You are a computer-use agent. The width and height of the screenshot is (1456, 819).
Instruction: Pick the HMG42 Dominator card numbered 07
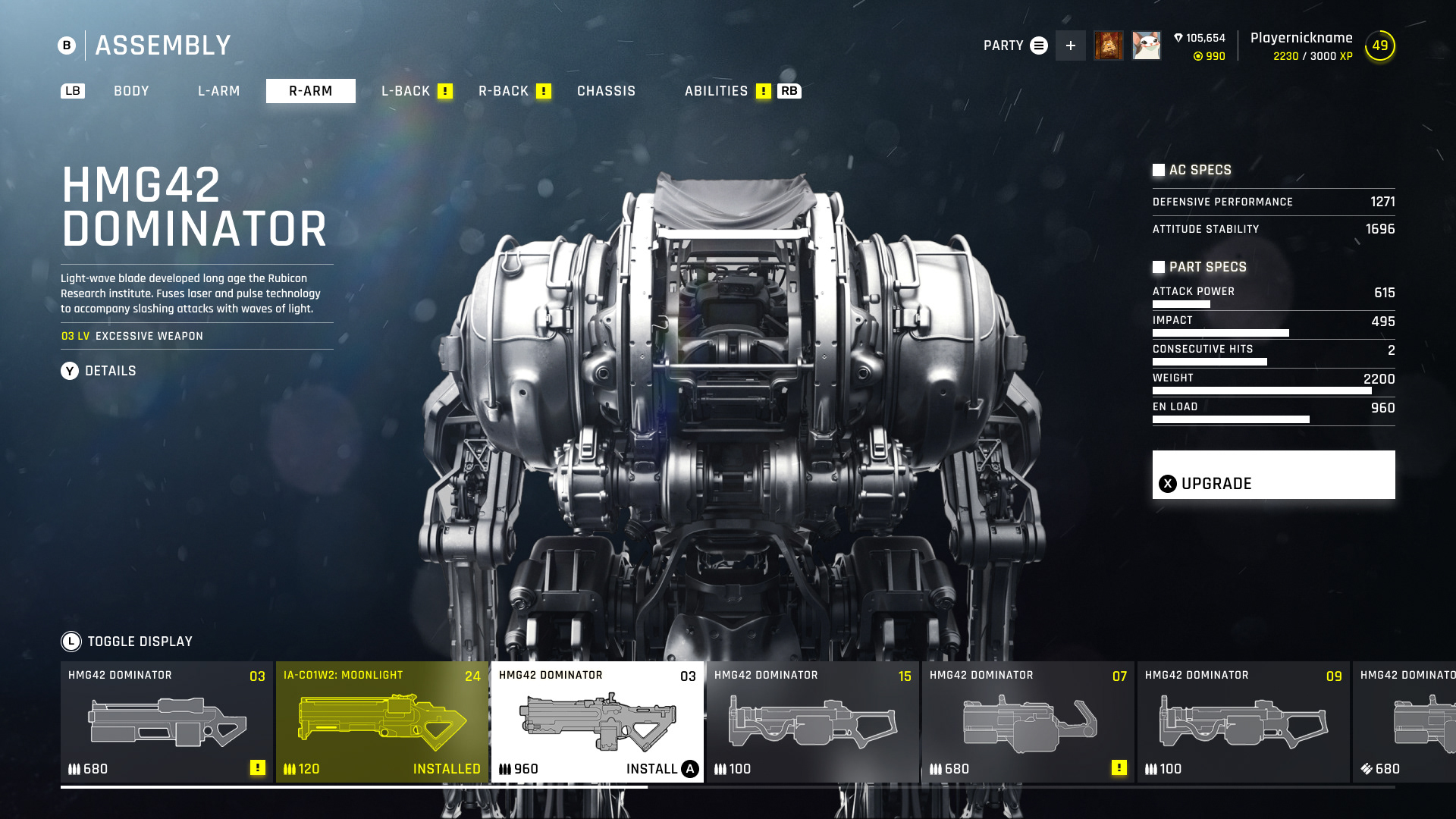tap(1028, 721)
